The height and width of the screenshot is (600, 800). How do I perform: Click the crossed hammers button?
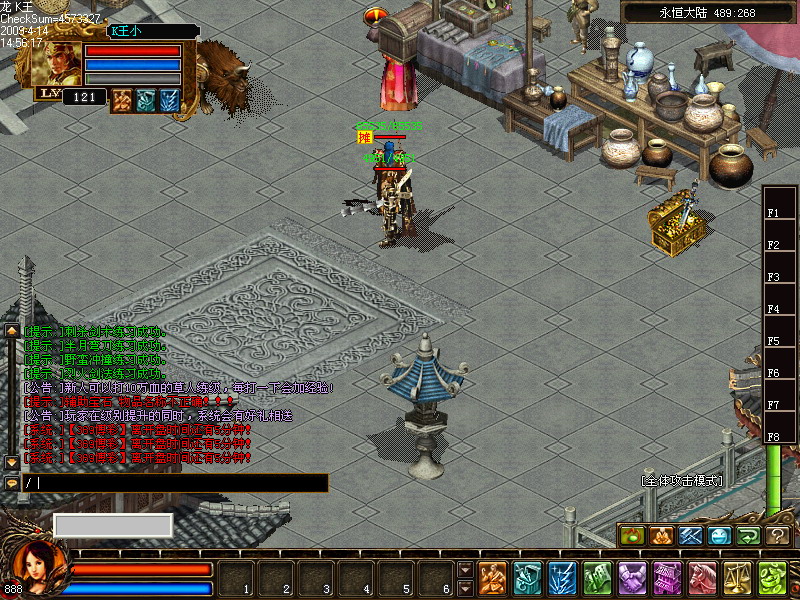click(x=691, y=536)
